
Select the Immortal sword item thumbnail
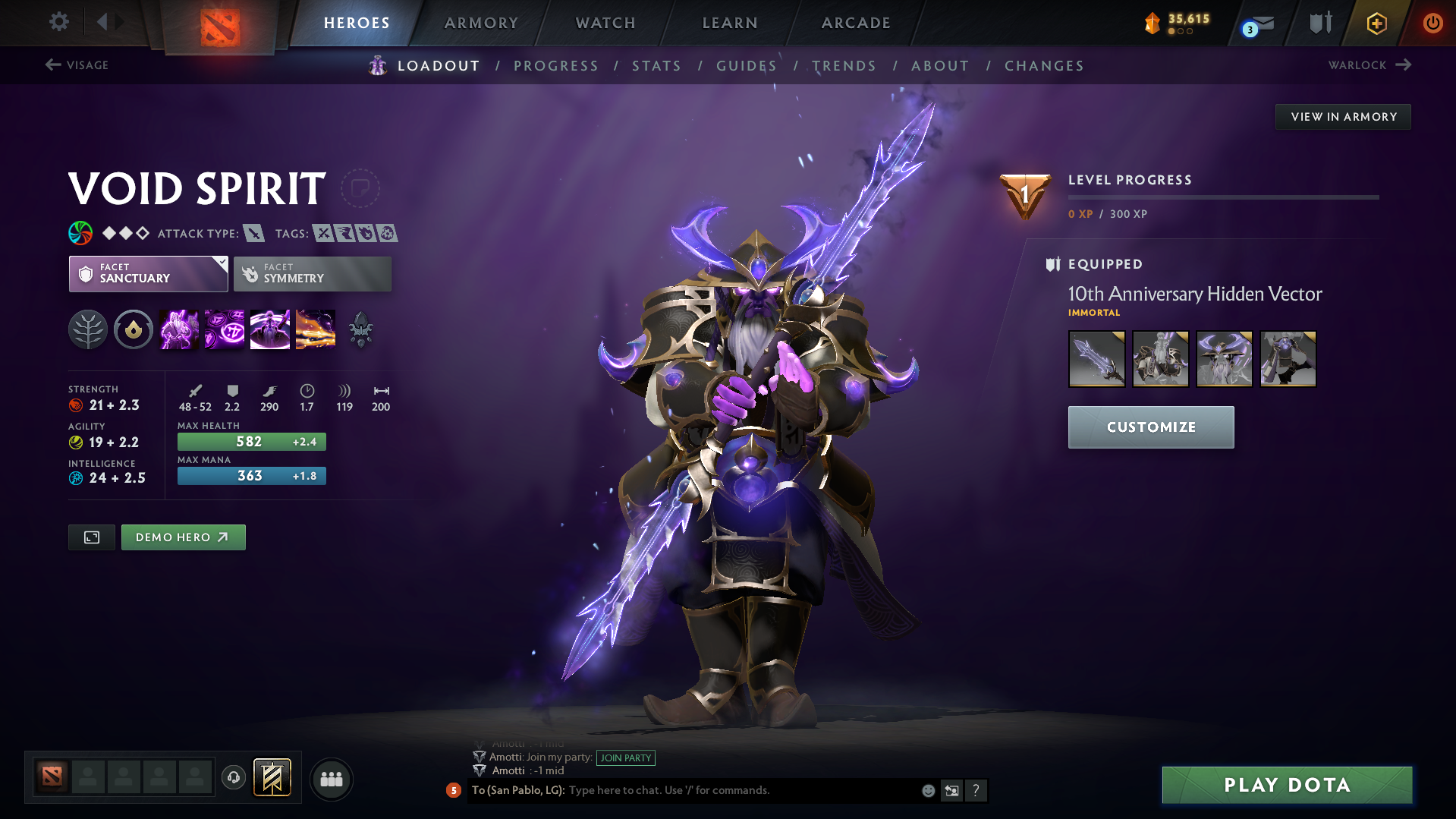1096,358
